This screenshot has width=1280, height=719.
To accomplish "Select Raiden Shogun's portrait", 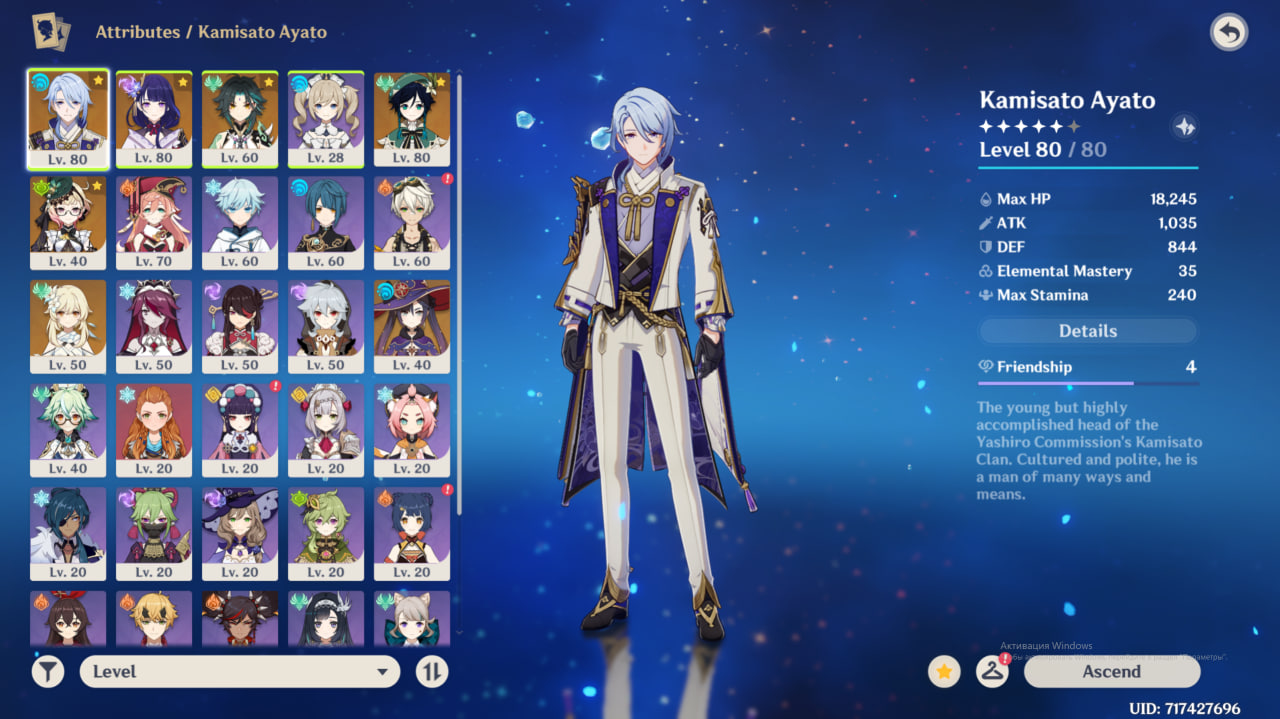I will click(154, 118).
